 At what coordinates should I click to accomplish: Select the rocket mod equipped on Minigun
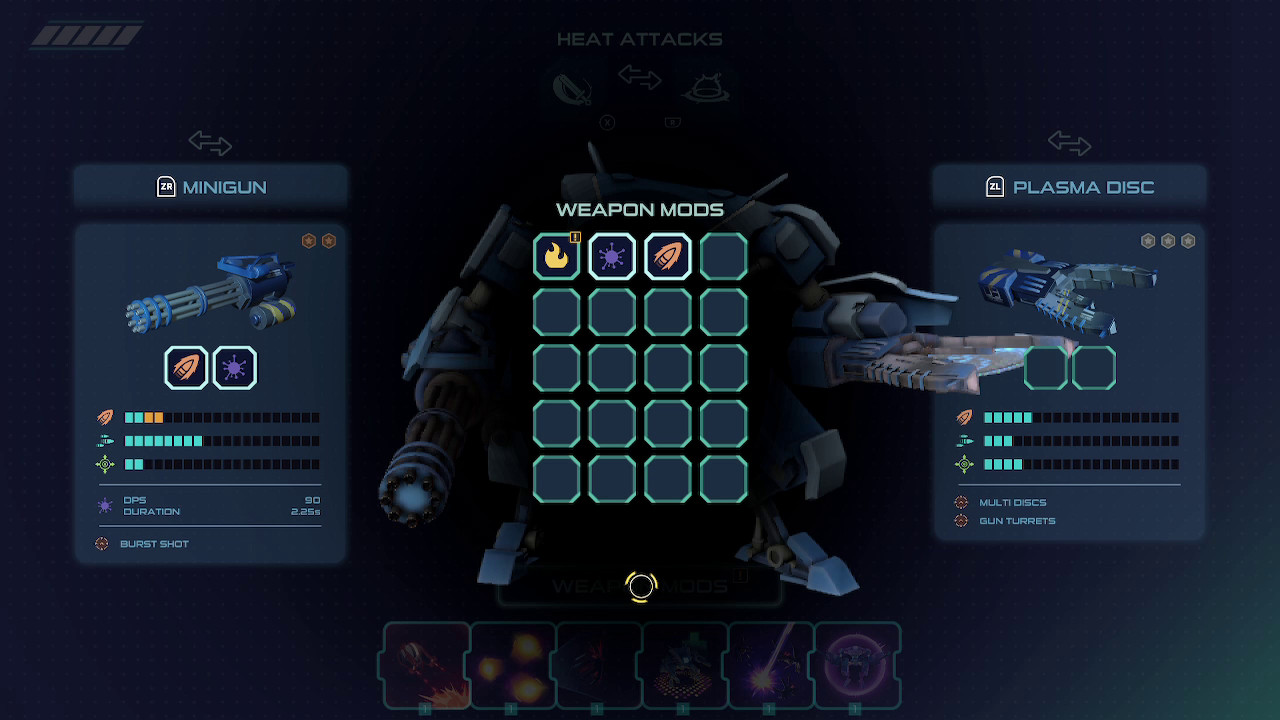click(183, 367)
